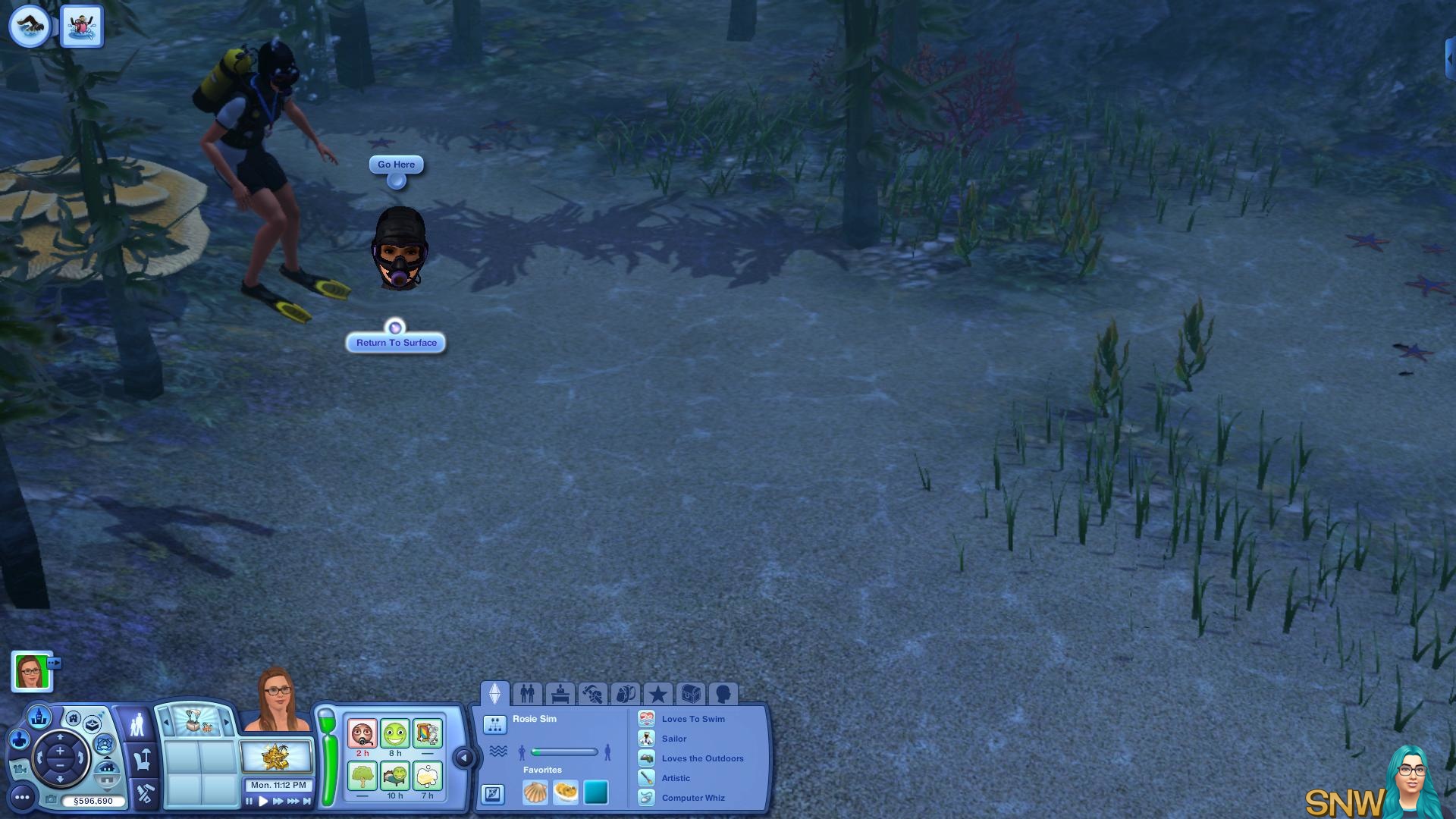
Task: Enter Build mode with the saw and roller
Action: (x=144, y=794)
